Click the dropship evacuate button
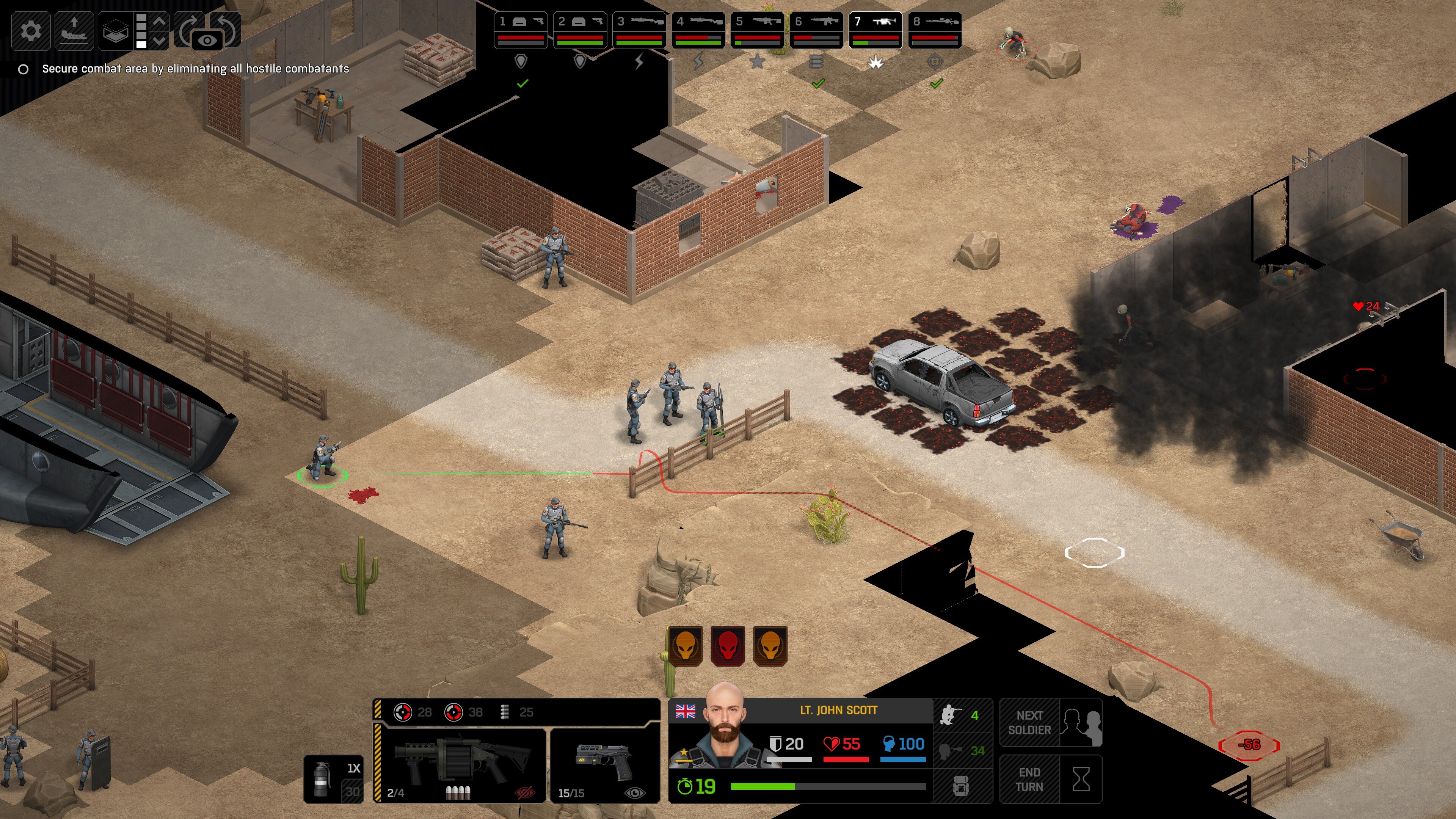 pos(74,30)
